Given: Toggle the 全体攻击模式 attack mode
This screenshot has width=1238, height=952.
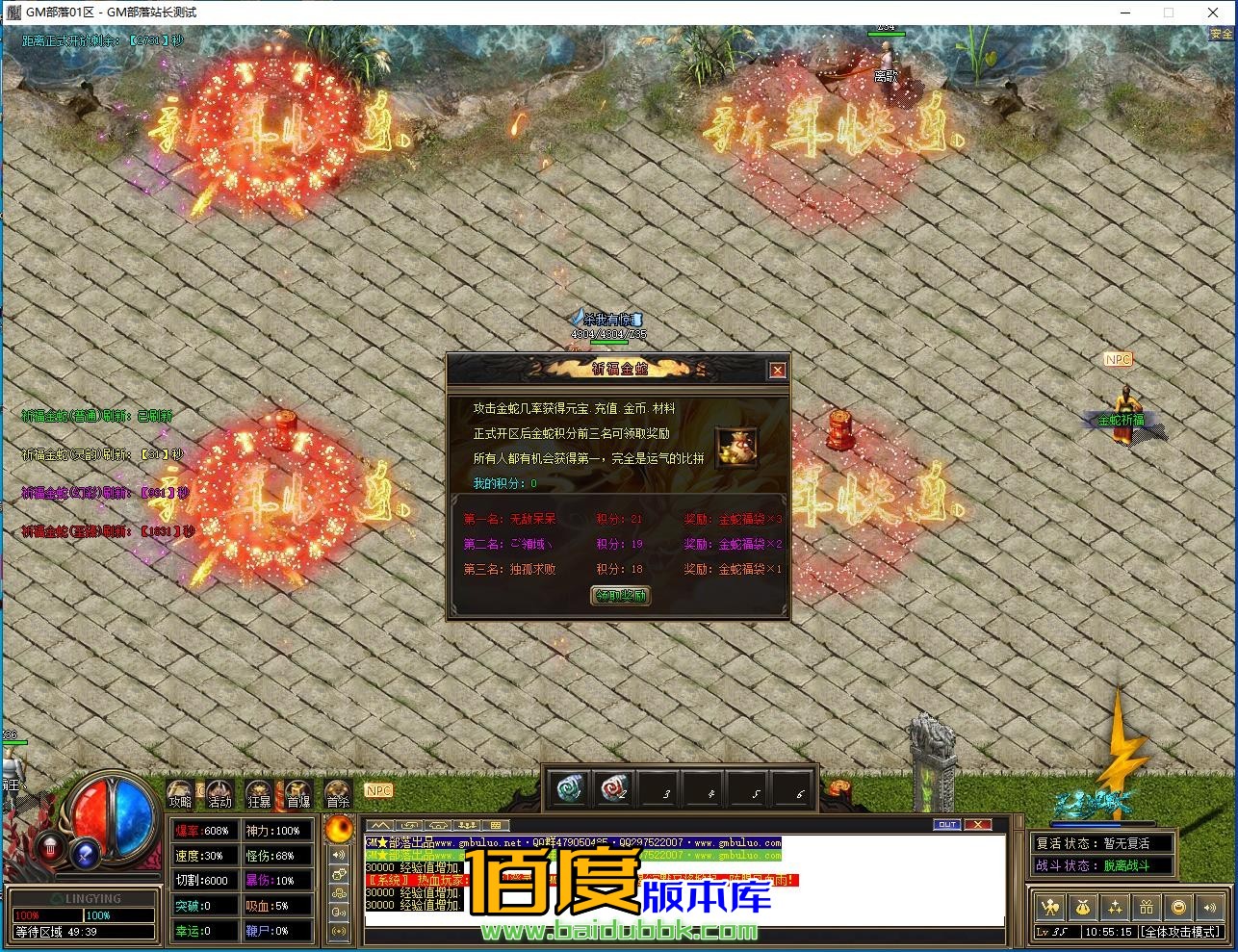Looking at the screenshot, I should click(x=1179, y=932).
